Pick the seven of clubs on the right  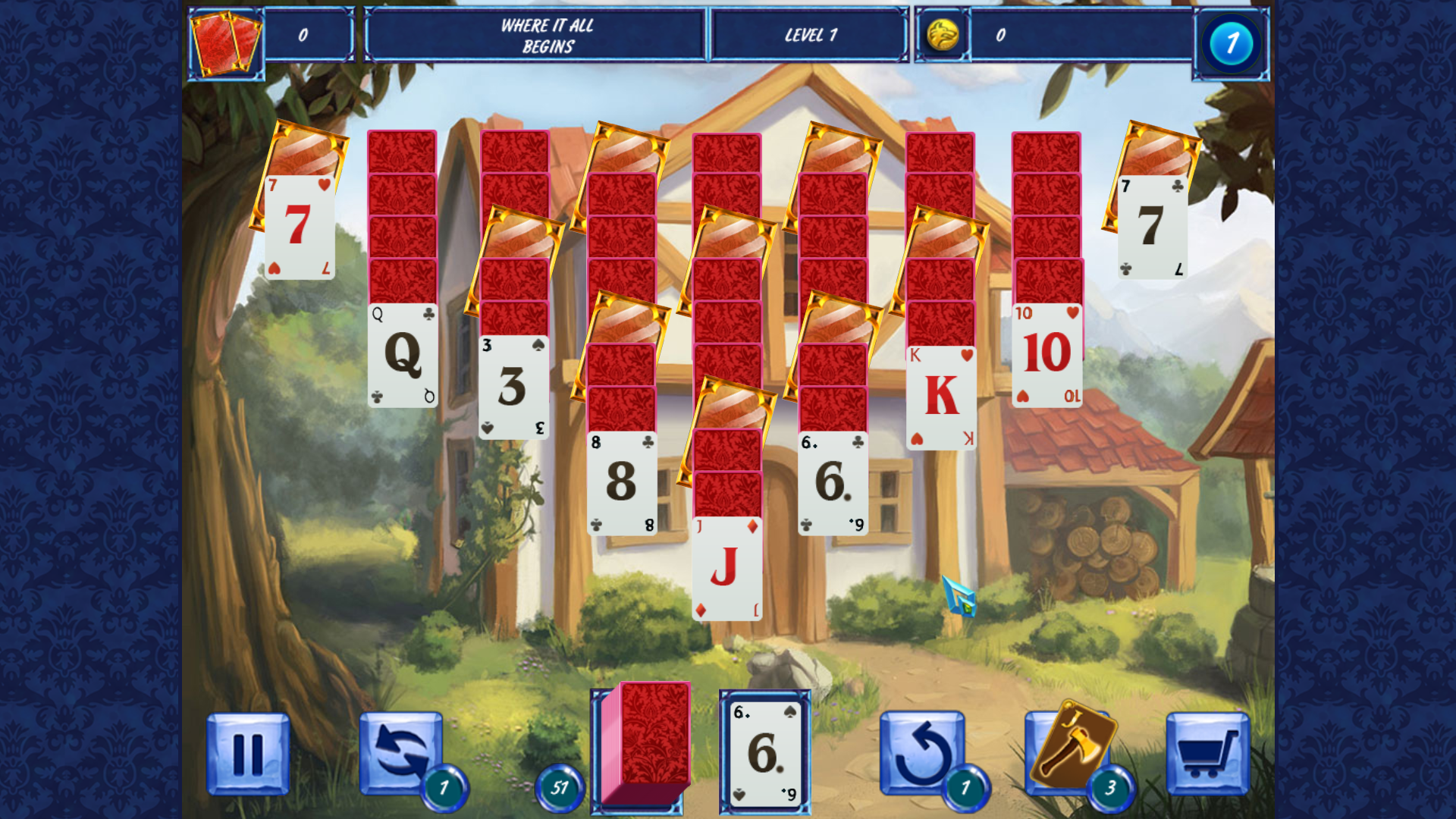pos(1153,227)
